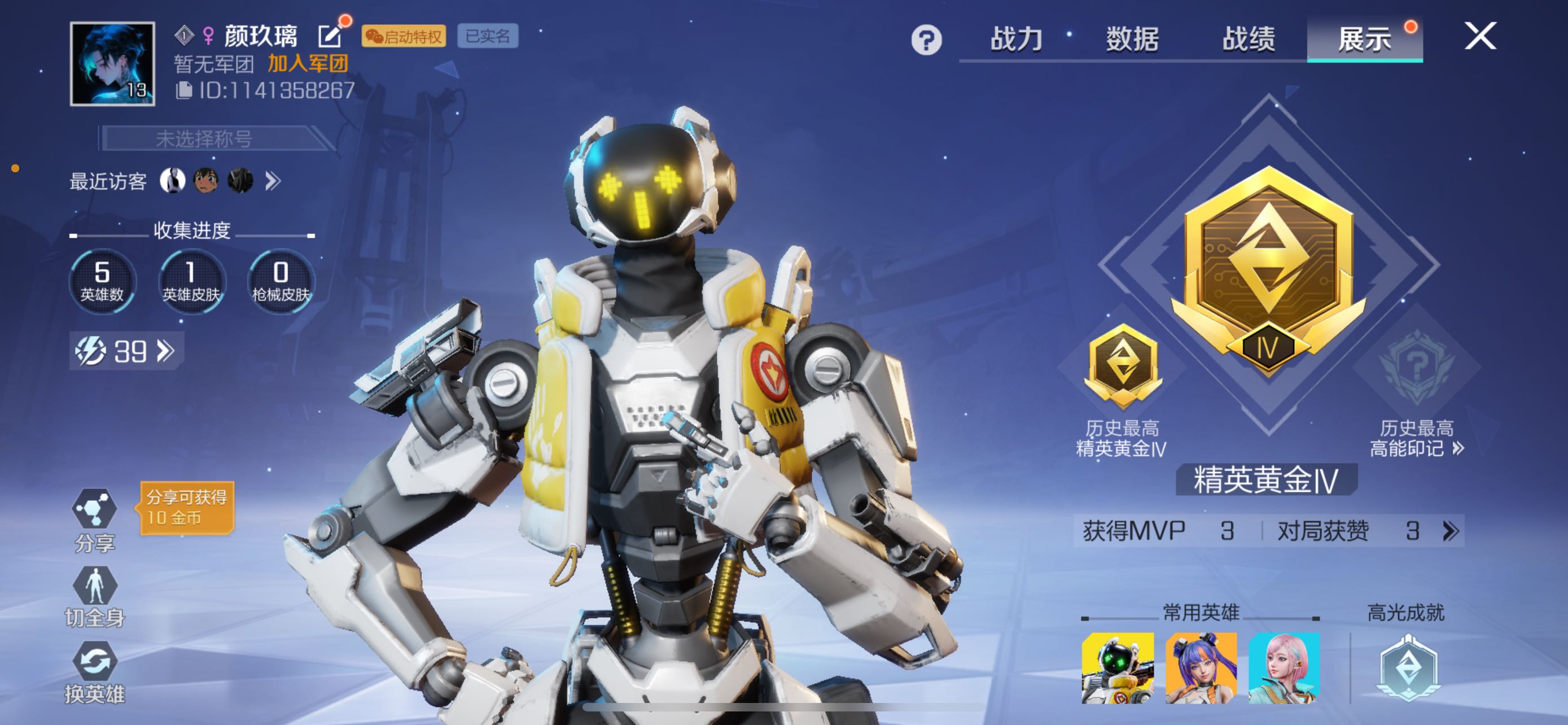Viewport: 1568px width, 725px height.
Task: Change displayed hero via 换英雄
Action: [94, 671]
